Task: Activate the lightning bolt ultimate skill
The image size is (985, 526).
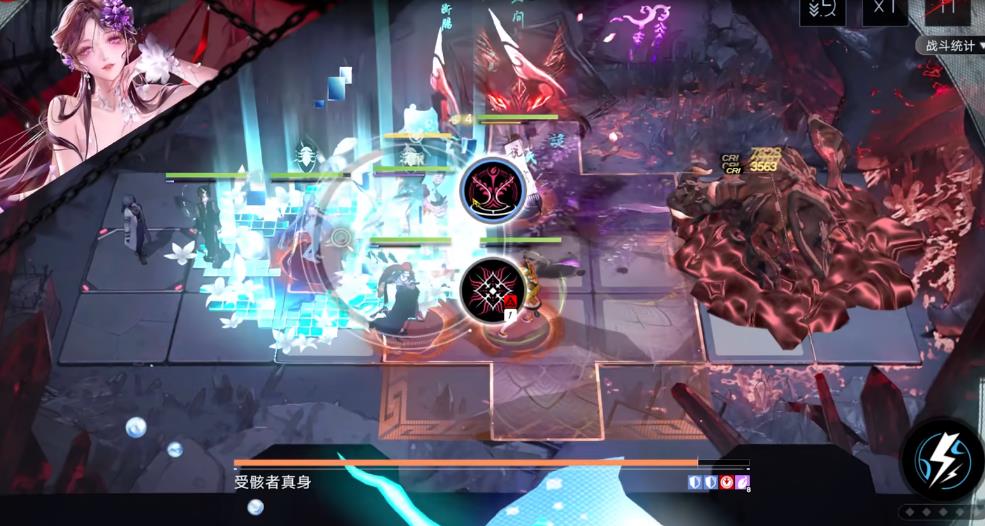Action: pyautogui.click(x=941, y=459)
